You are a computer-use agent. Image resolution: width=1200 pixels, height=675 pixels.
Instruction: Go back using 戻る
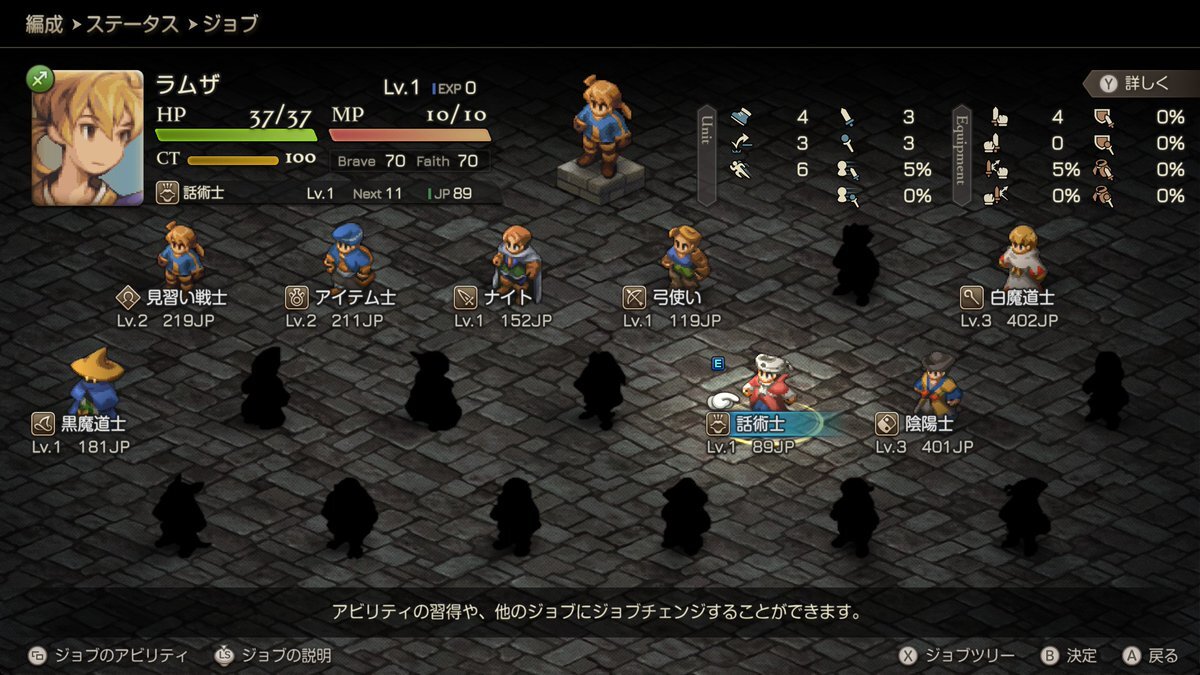[1151, 656]
